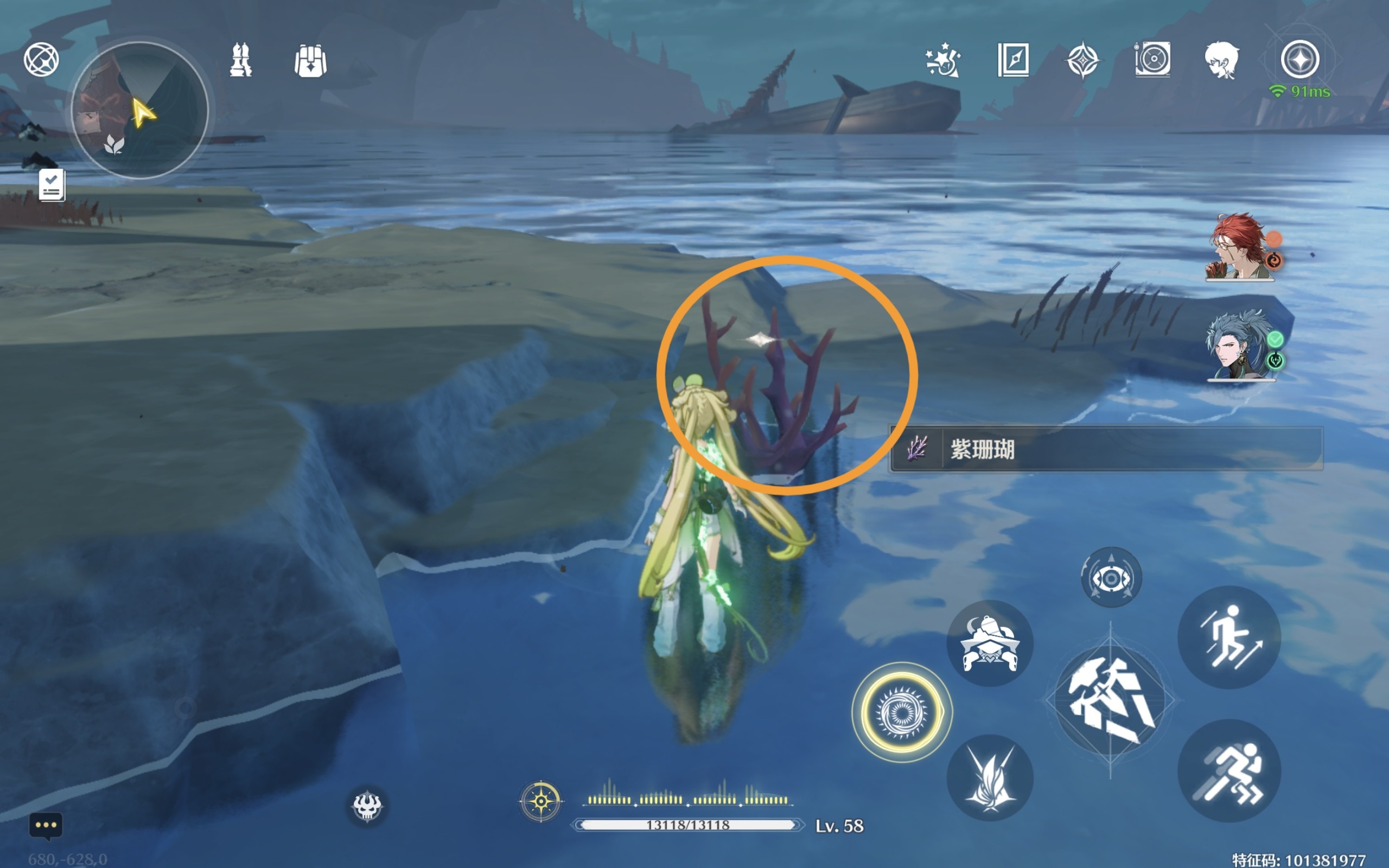Open the chat bubble
This screenshot has height=868, width=1389.
tap(46, 826)
